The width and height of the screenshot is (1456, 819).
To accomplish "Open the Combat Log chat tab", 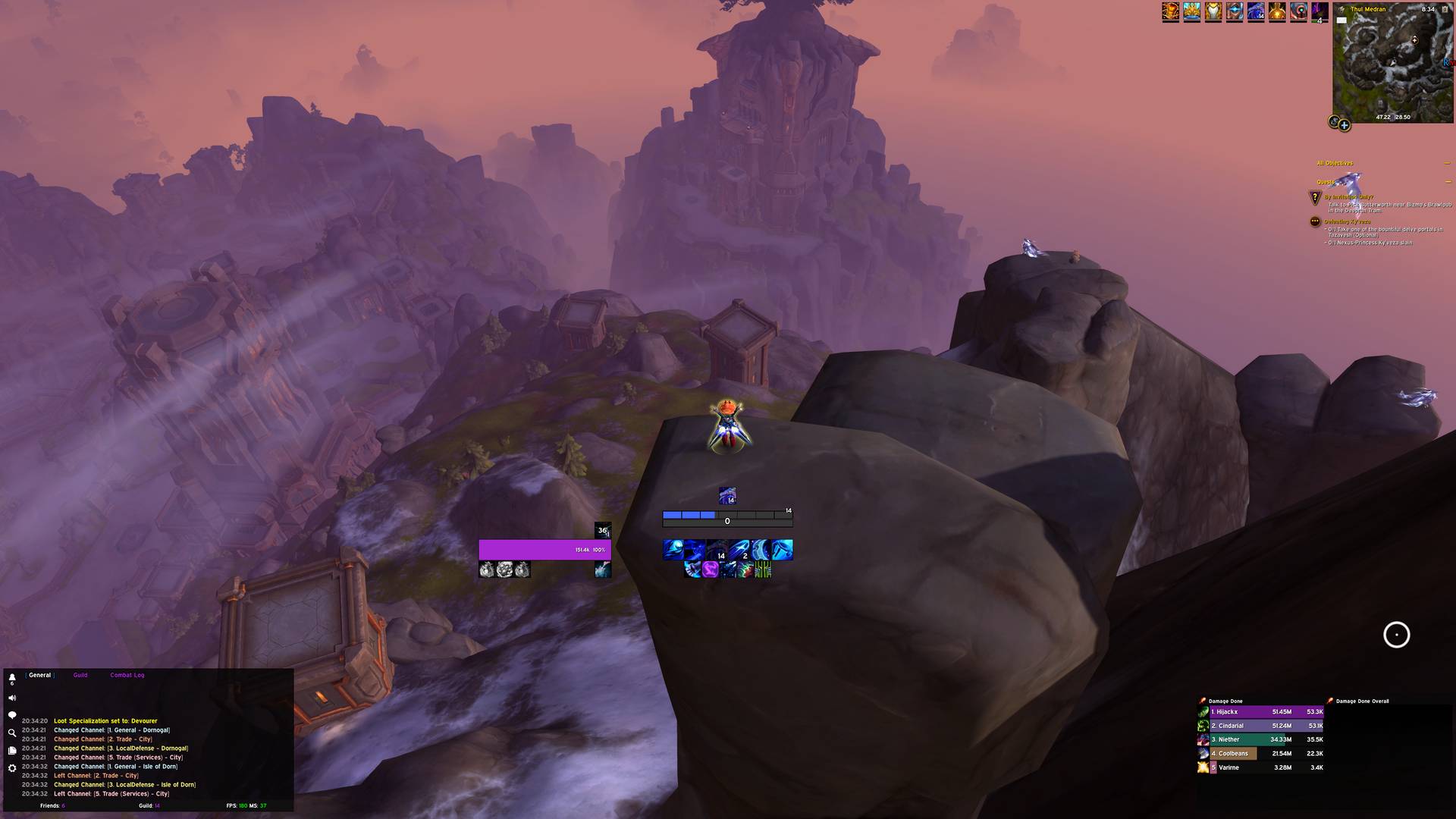I will click(x=127, y=675).
